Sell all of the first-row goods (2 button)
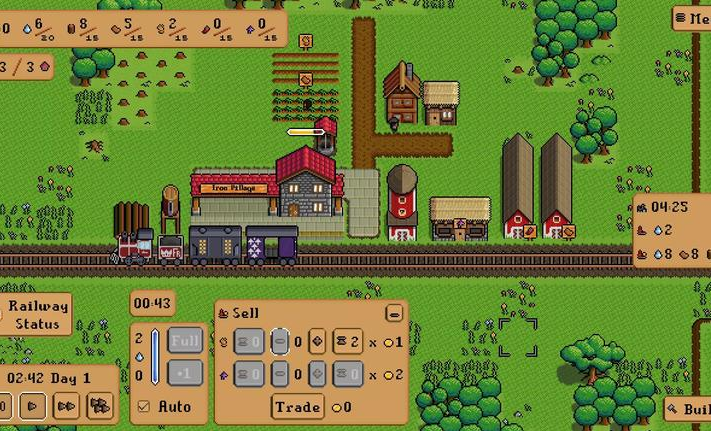 [347, 342]
